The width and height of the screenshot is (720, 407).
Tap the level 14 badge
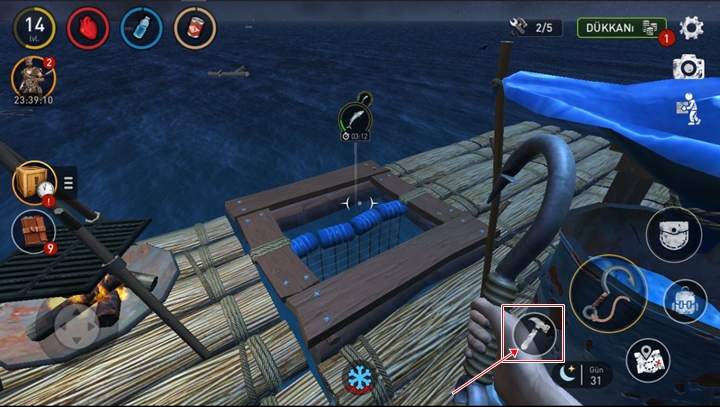pyautogui.click(x=34, y=28)
